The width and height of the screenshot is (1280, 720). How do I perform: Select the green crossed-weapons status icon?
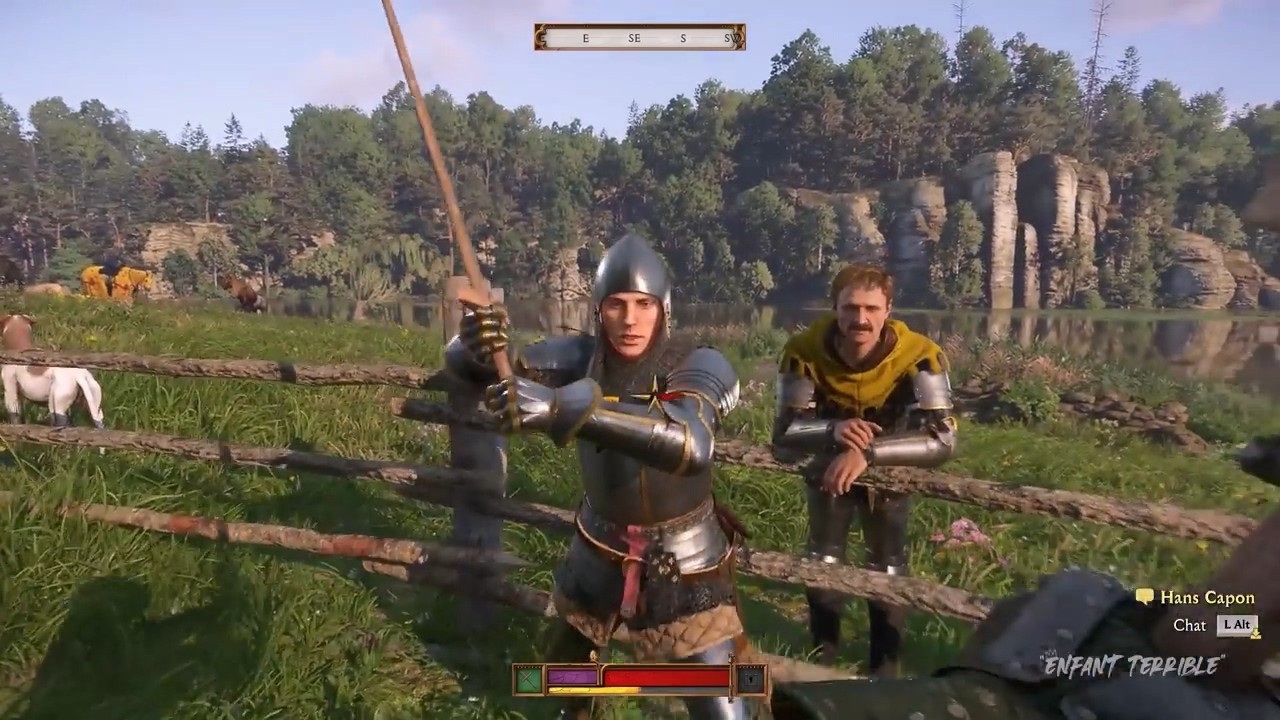click(x=528, y=680)
